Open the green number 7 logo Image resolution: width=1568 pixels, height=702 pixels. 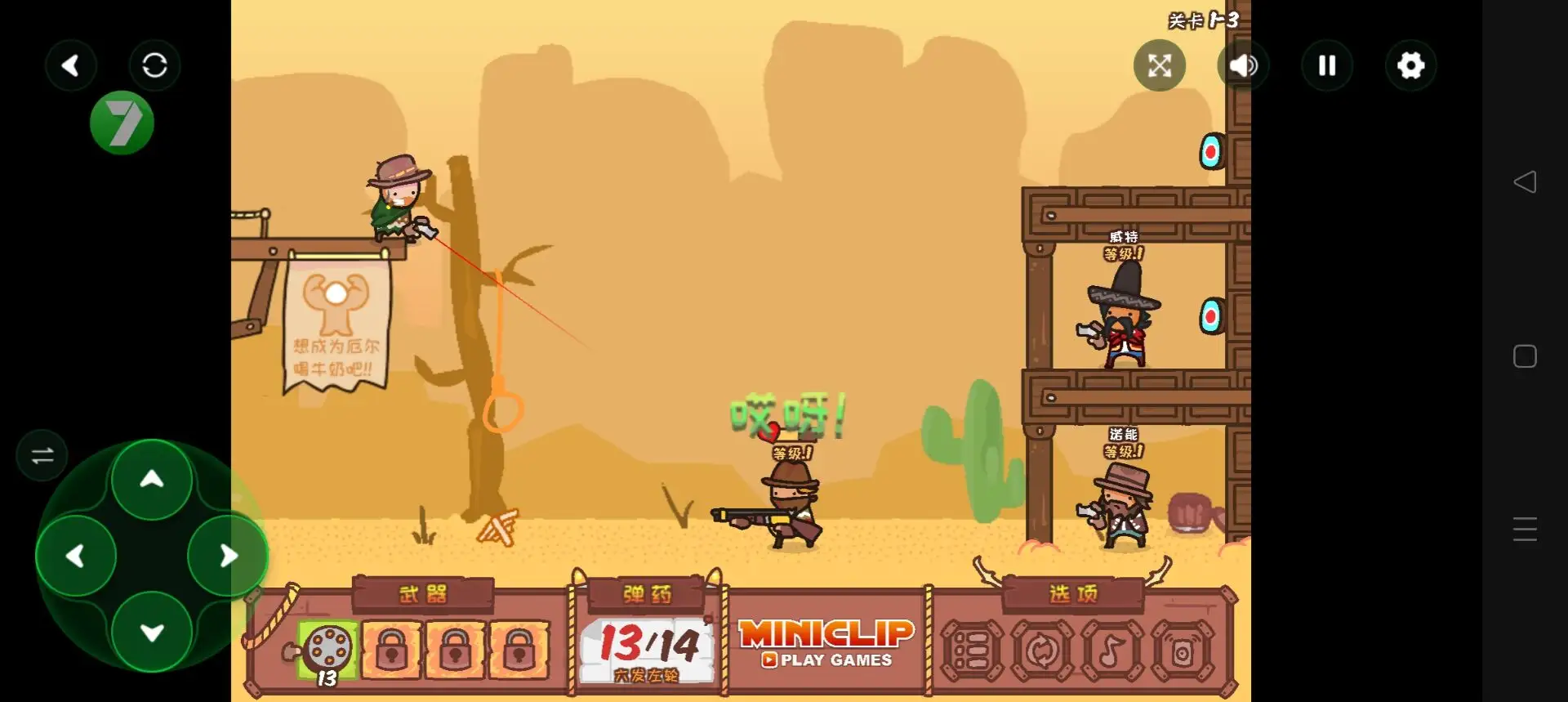pyautogui.click(x=122, y=123)
